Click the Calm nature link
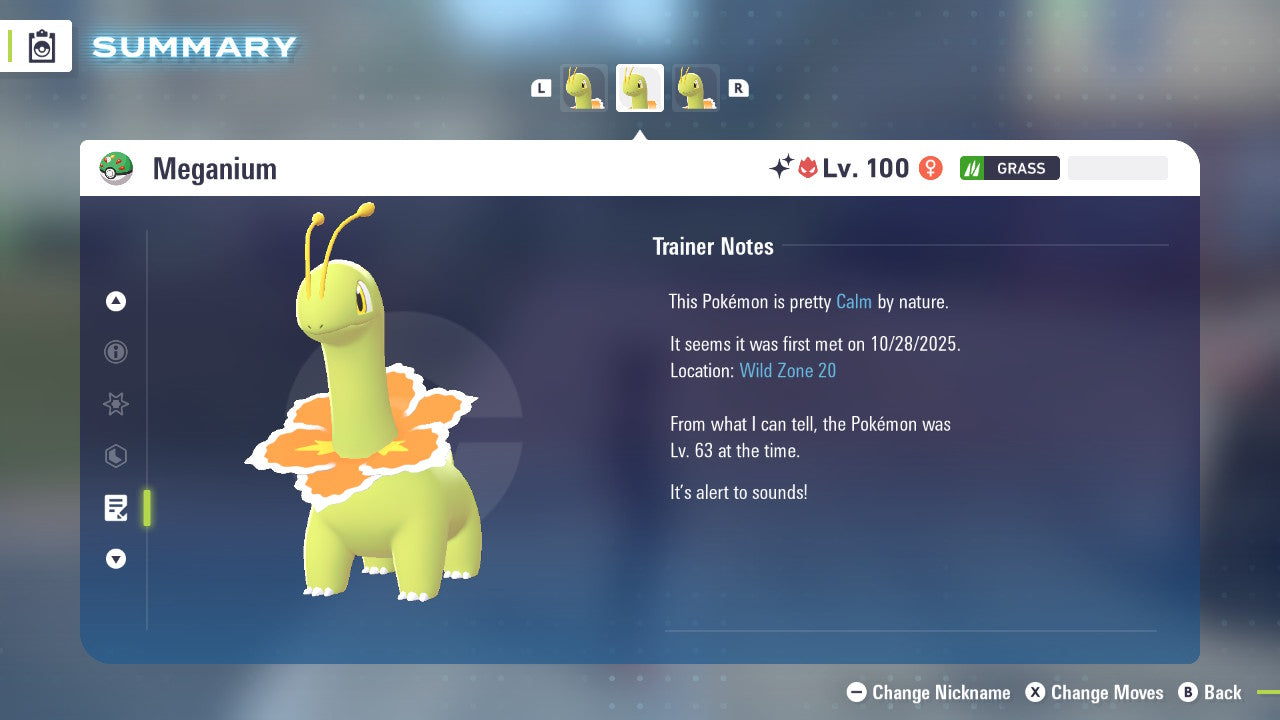Image resolution: width=1280 pixels, height=720 pixels. 853,301
